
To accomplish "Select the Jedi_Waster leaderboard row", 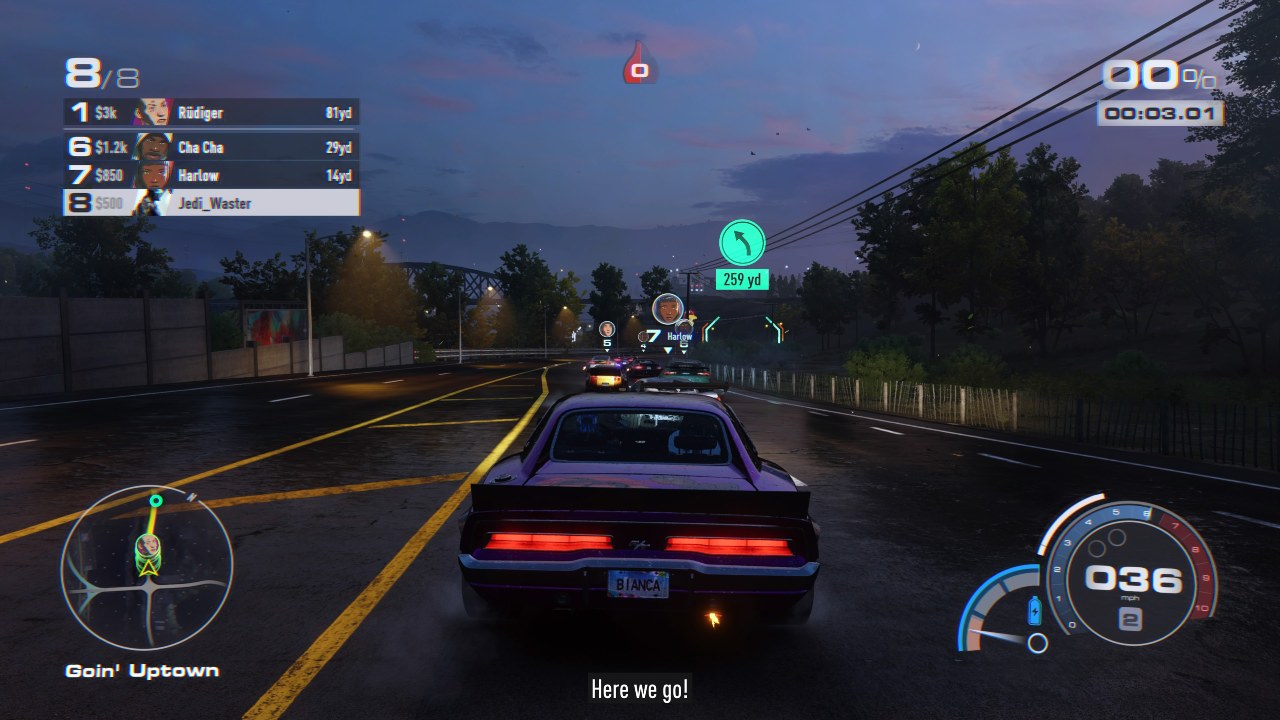I will pyautogui.click(x=211, y=203).
